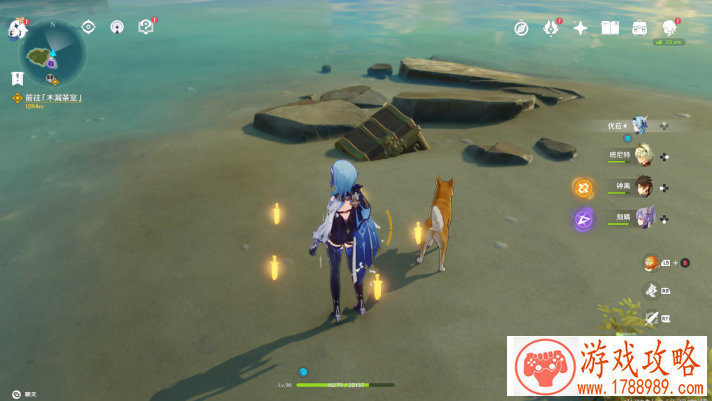Open the round badge icon in top bar
The width and height of the screenshot is (712, 401).
click(117, 27)
